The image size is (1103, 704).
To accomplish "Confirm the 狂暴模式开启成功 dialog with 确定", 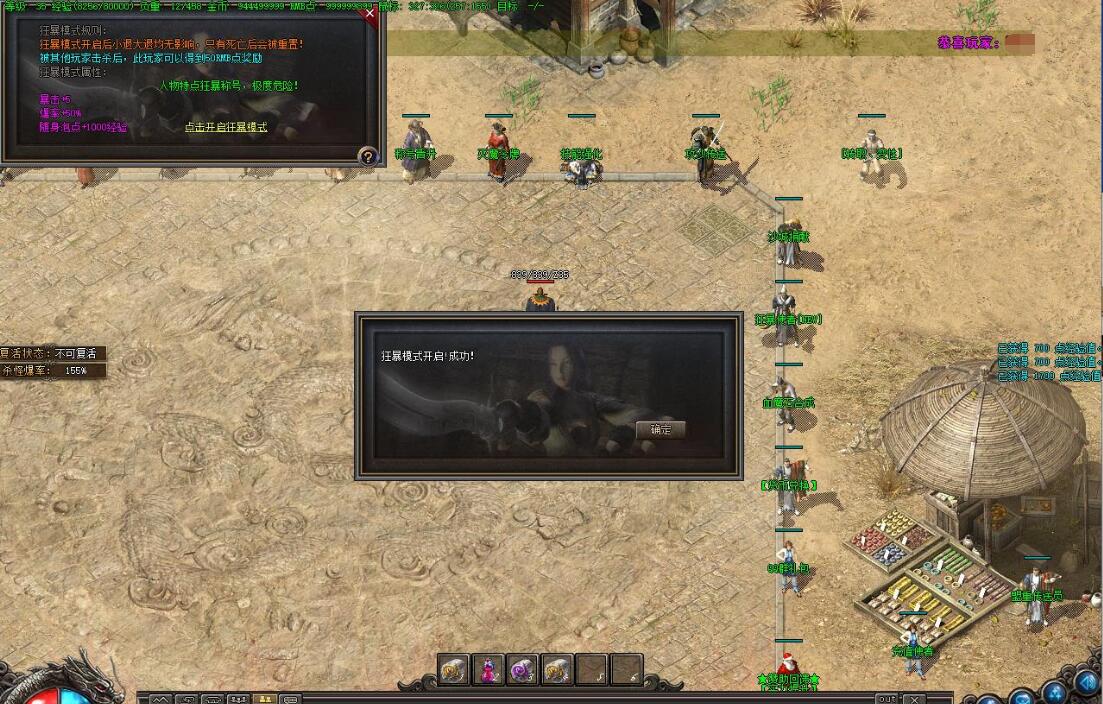I will pyautogui.click(x=660, y=430).
